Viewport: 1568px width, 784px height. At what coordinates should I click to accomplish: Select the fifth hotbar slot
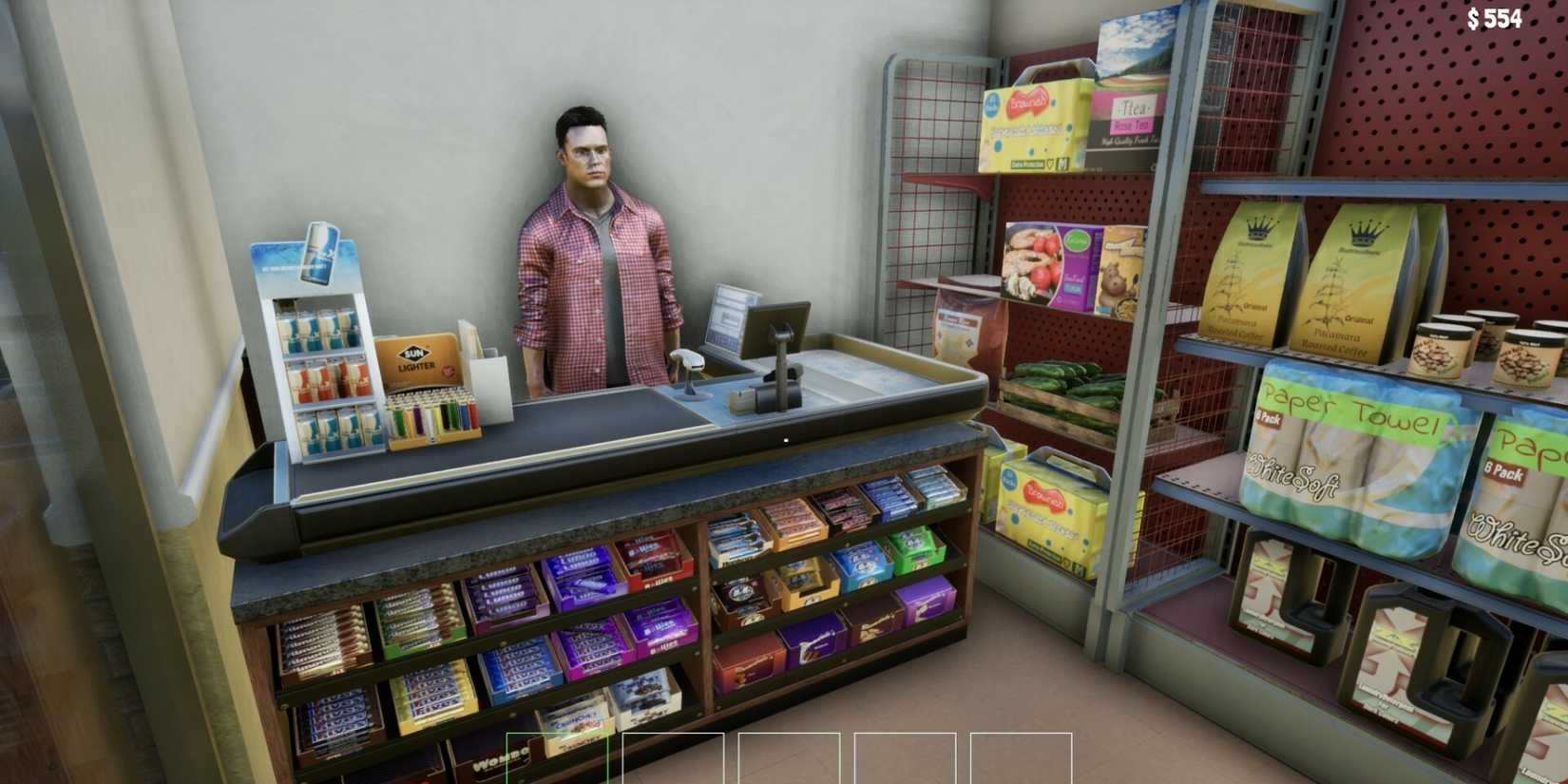tap(1022, 760)
